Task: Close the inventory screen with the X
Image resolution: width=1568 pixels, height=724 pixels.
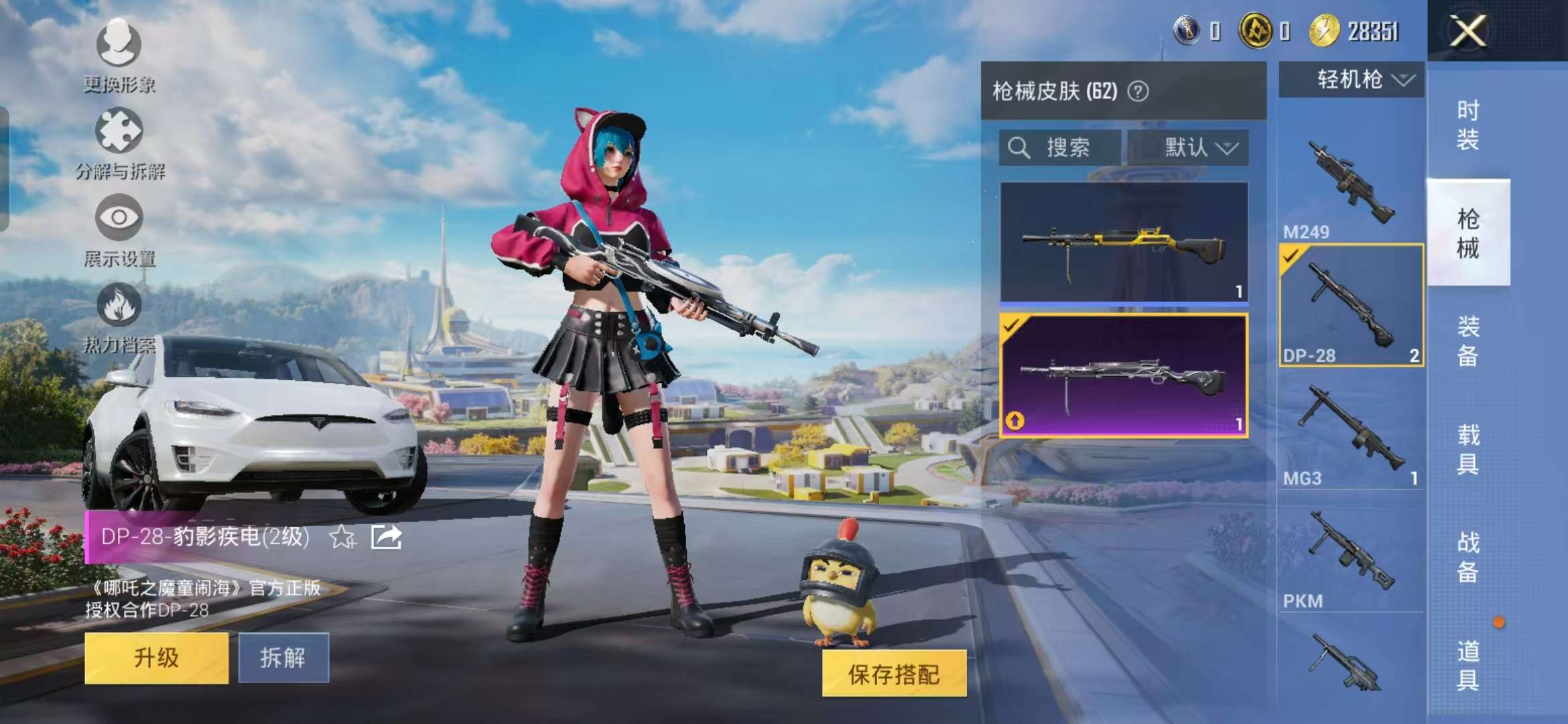Action: tap(1467, 32)
